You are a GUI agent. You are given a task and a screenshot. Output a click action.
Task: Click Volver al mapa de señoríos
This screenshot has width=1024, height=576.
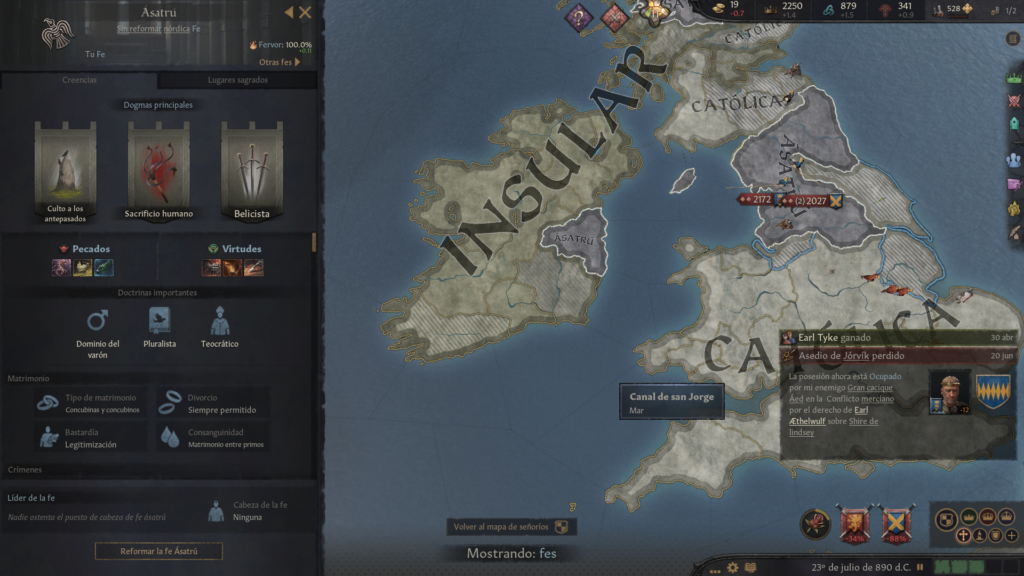pyautogui.click(x=511, y=527)
